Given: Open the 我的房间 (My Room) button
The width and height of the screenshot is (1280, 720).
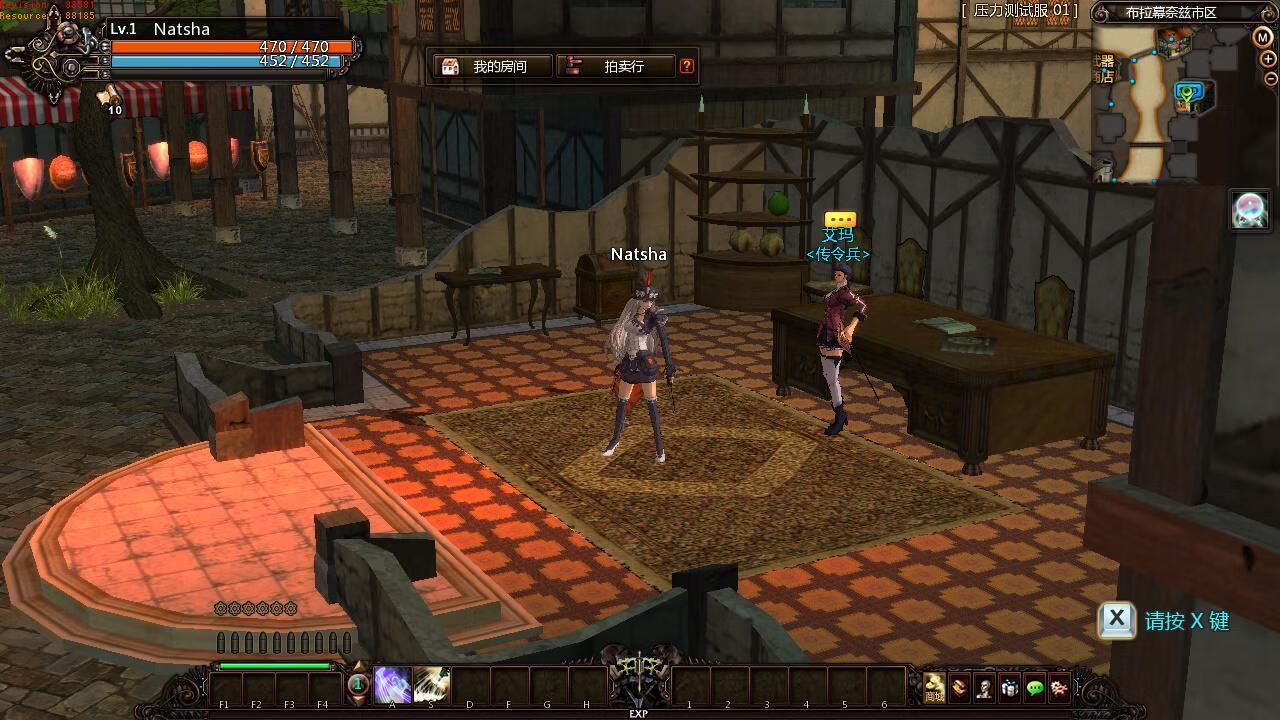Looking at the screenshot, I should click(x=493, y=67).
